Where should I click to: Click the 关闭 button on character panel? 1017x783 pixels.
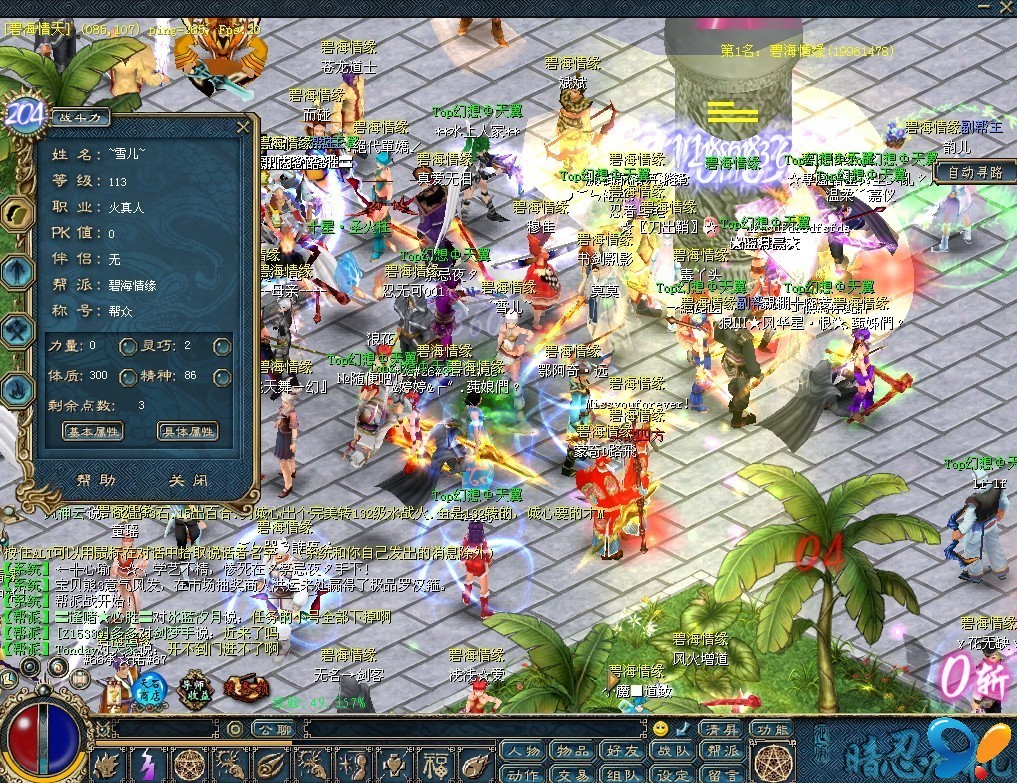point(187,480)
